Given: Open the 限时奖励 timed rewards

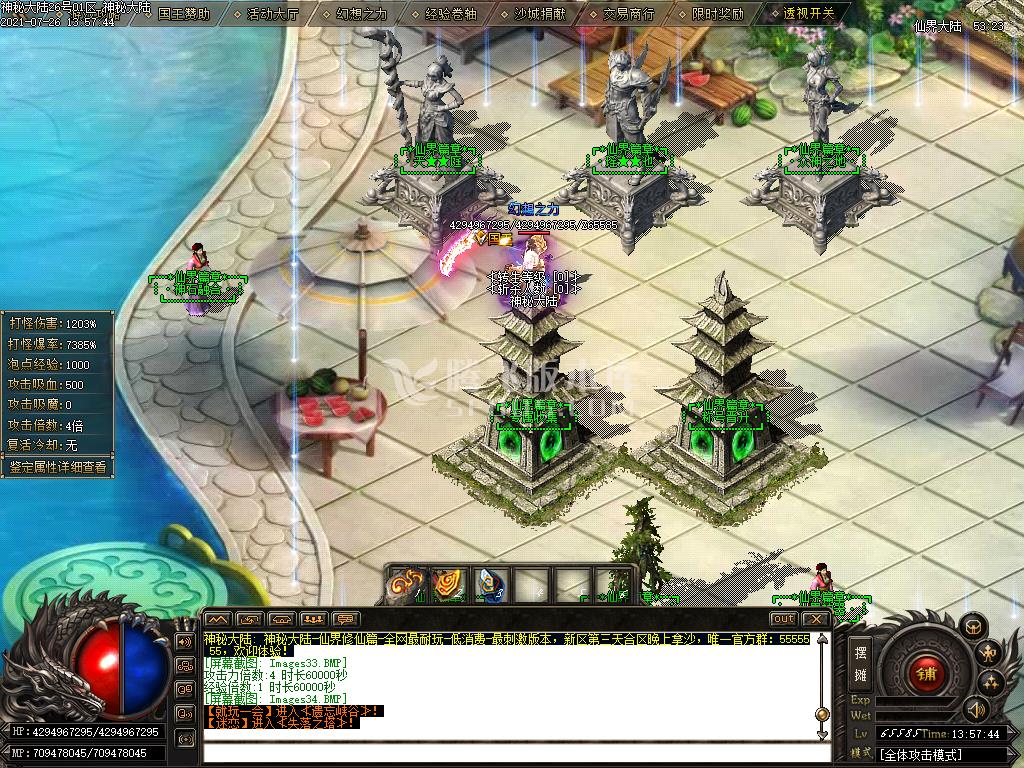Looking at the screenshot, I should click(718, 14).
